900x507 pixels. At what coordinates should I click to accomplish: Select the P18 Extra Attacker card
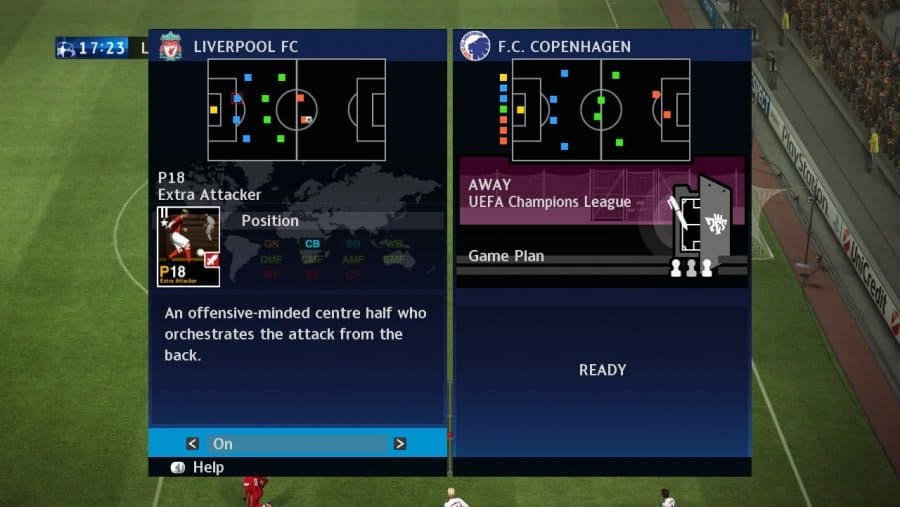188,247
